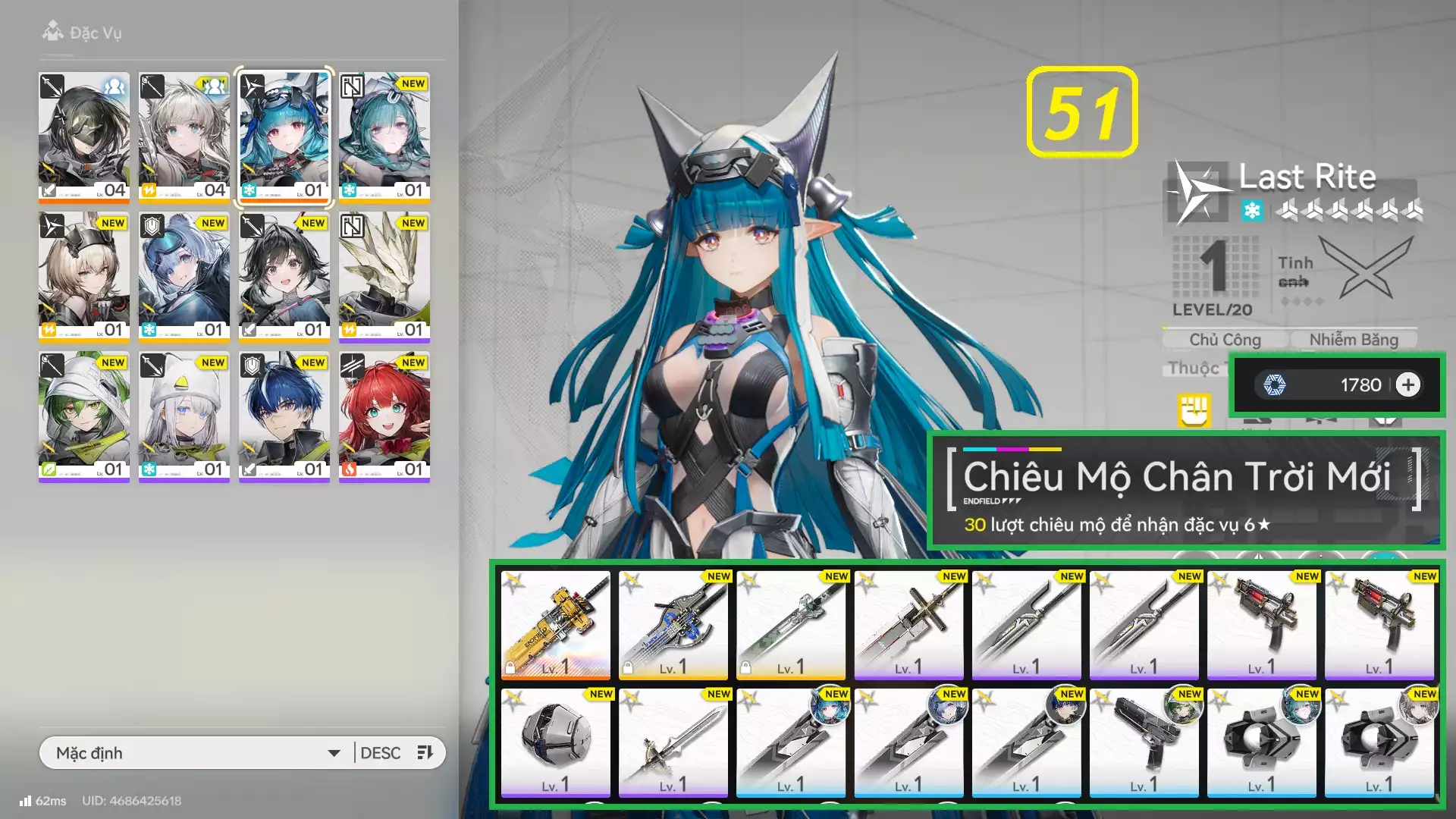Pick the white dragon-skull operator card
Screen dimensions: 1456x819
(384, 276)
